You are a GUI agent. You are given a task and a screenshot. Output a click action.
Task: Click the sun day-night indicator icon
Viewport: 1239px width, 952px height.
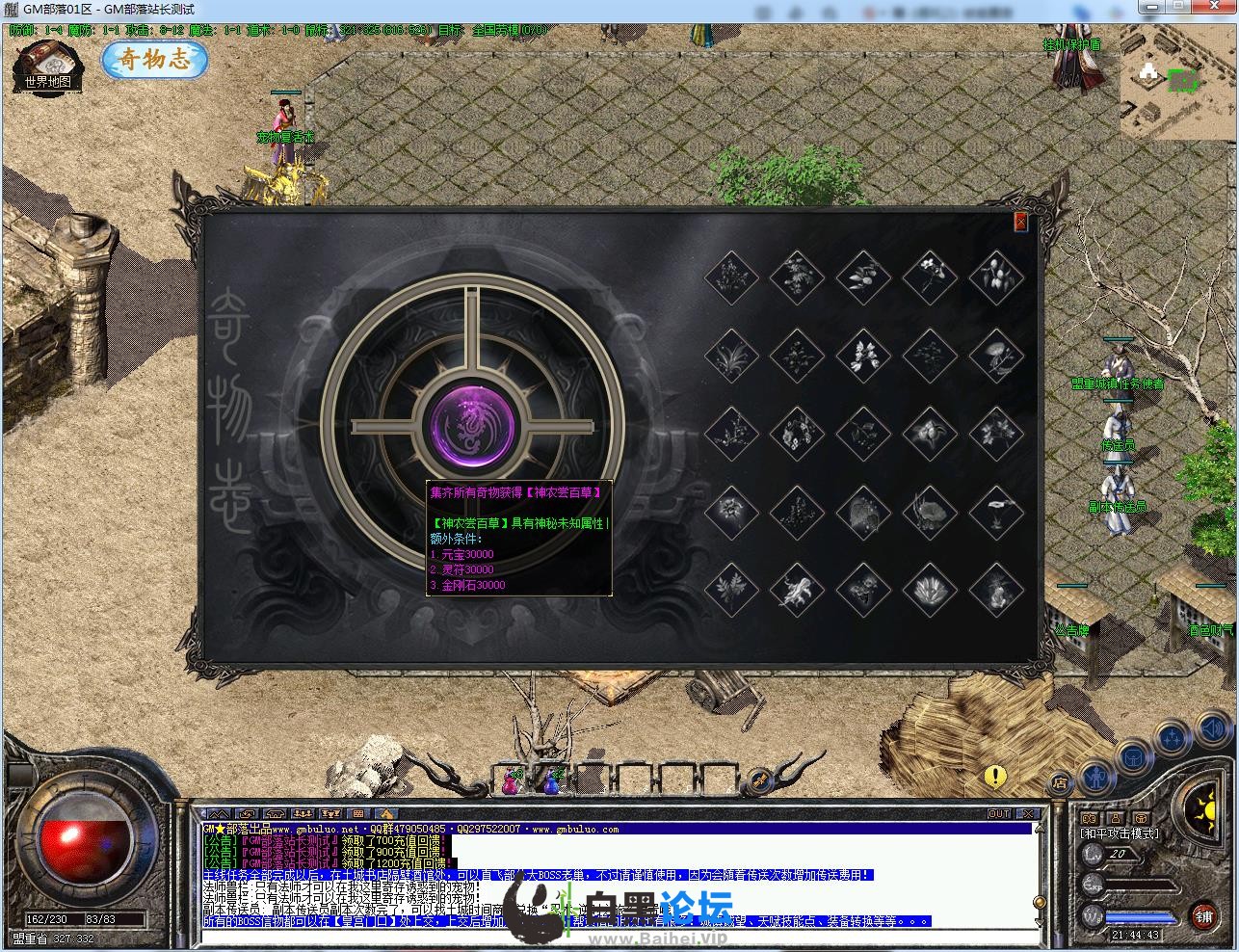coord(1204,803)
